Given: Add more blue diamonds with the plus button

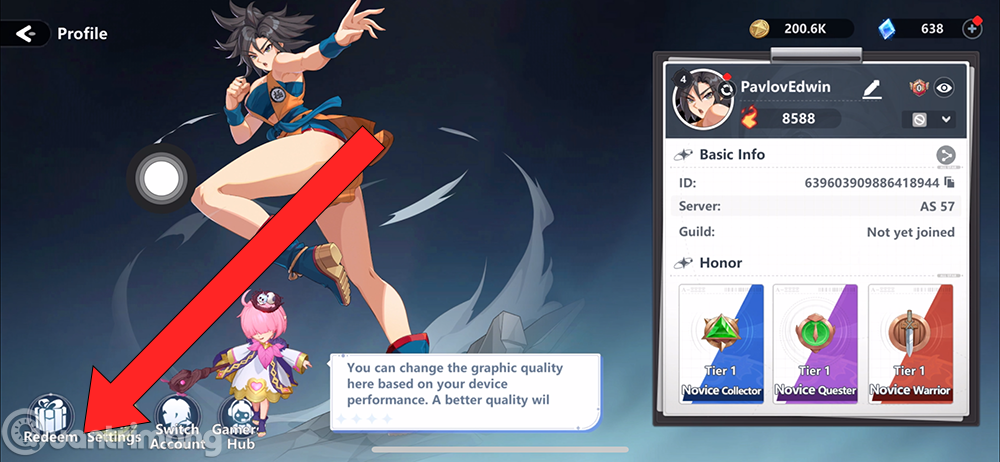Looking at the screenshot, I should (972, 29).
